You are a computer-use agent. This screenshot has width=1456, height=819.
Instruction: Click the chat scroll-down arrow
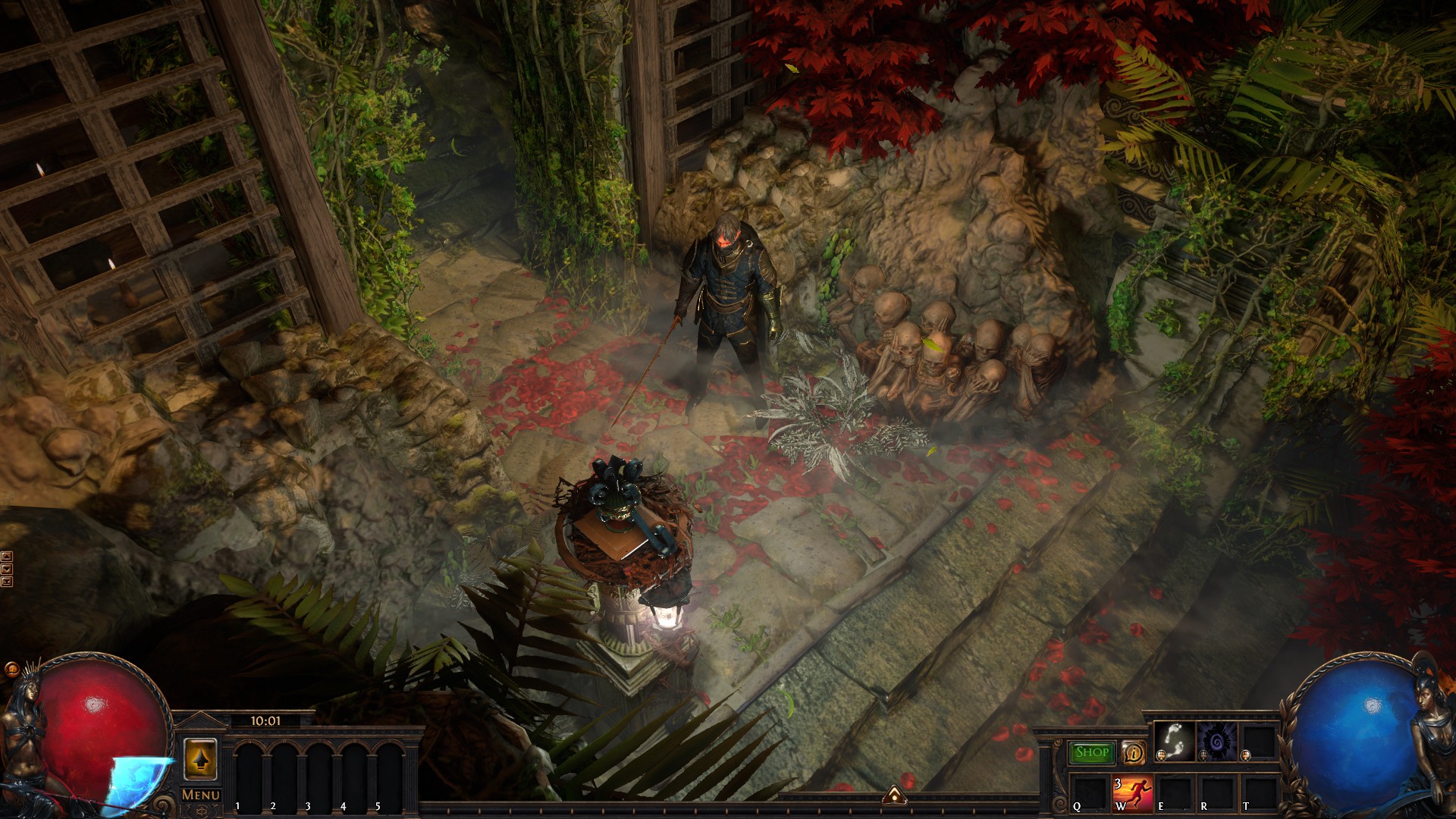[x=7, y=569]
